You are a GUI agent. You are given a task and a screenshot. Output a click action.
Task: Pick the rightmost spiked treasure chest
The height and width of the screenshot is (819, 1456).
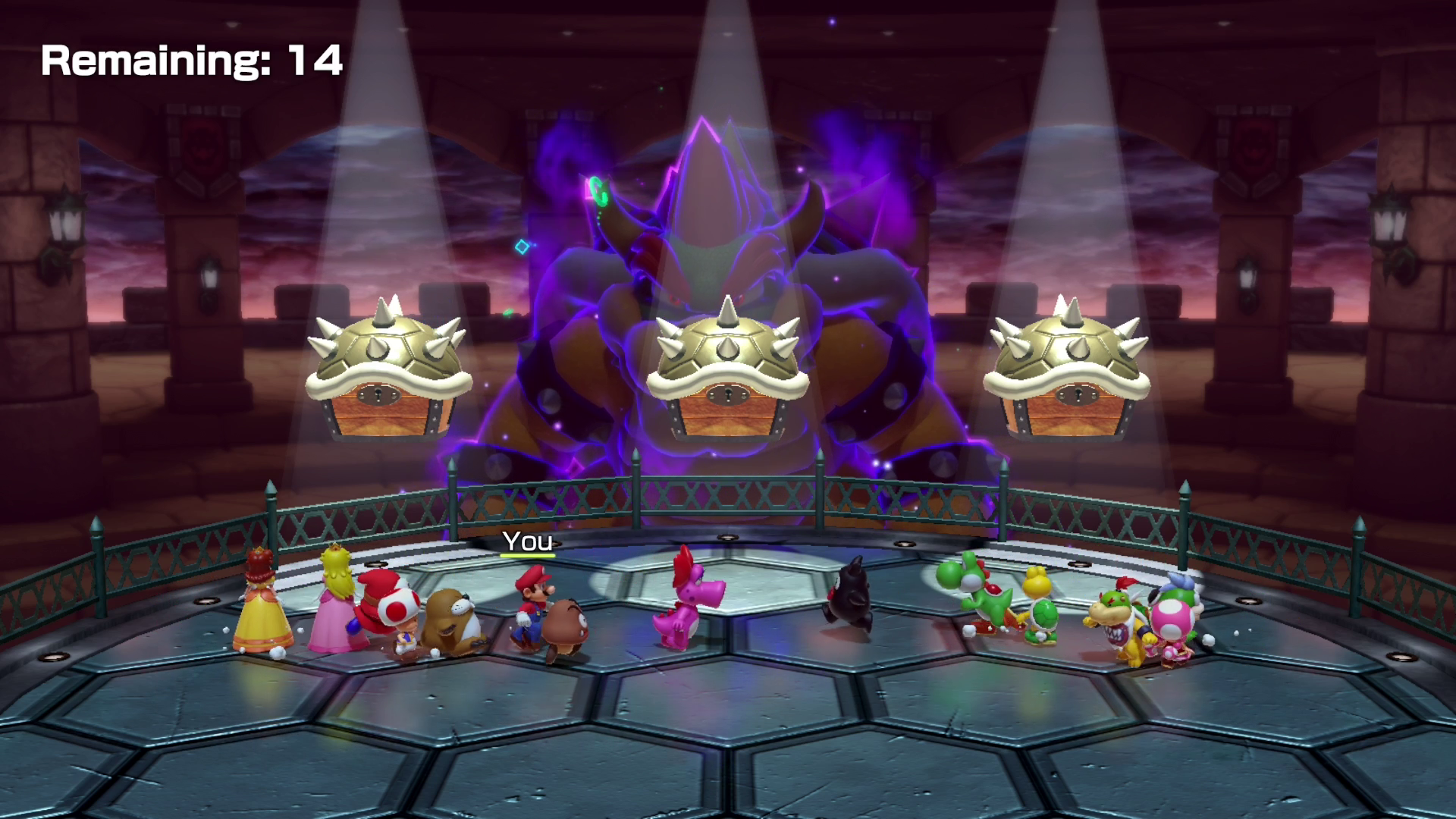[1066, 372]
